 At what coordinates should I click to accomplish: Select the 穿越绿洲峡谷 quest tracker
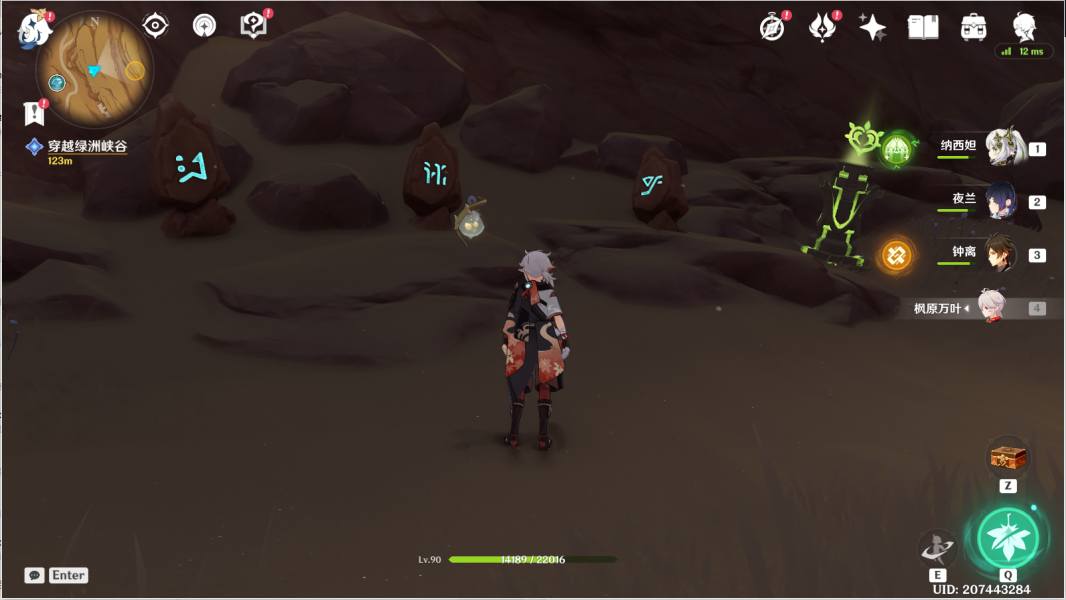click(x=87, y=146)
